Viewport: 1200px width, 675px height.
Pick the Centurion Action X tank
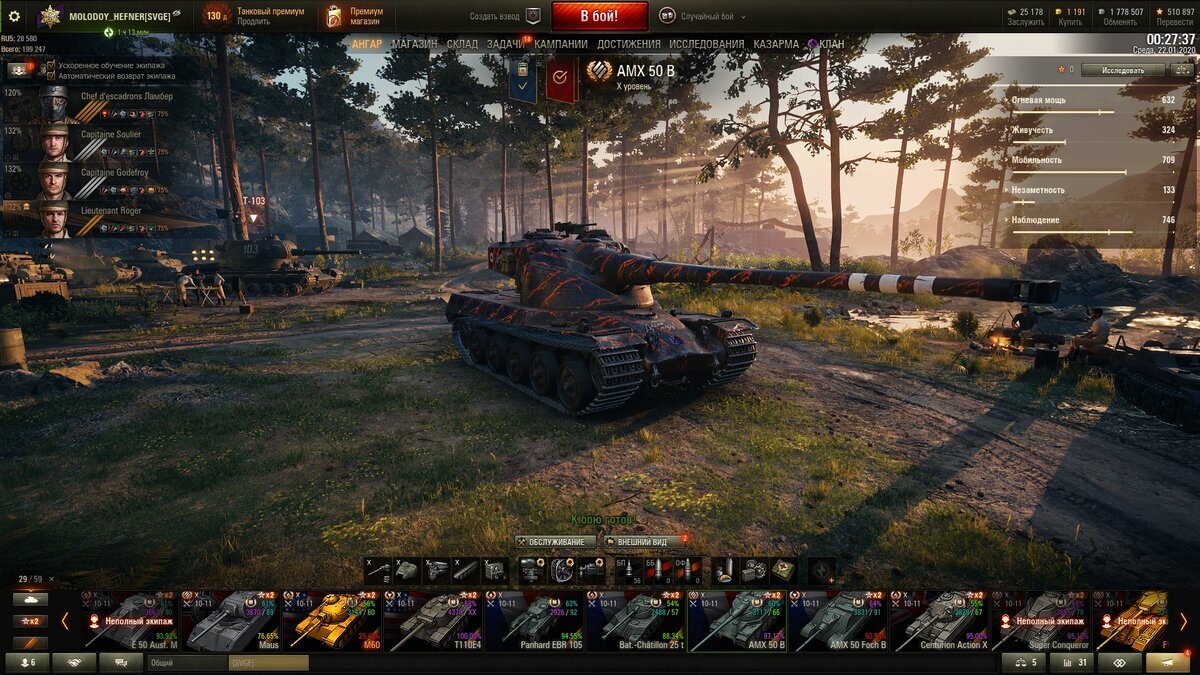(938, 620)
